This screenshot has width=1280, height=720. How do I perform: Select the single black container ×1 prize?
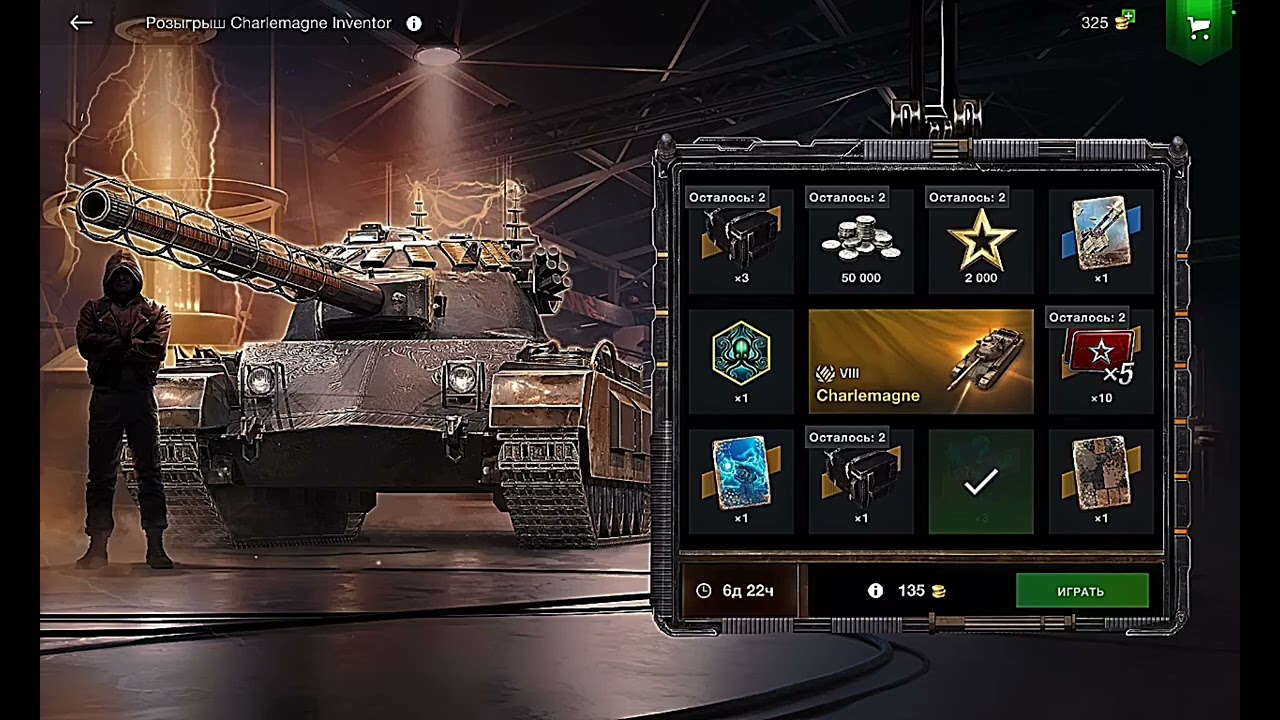pyautogui.click(x=860, y=481)
